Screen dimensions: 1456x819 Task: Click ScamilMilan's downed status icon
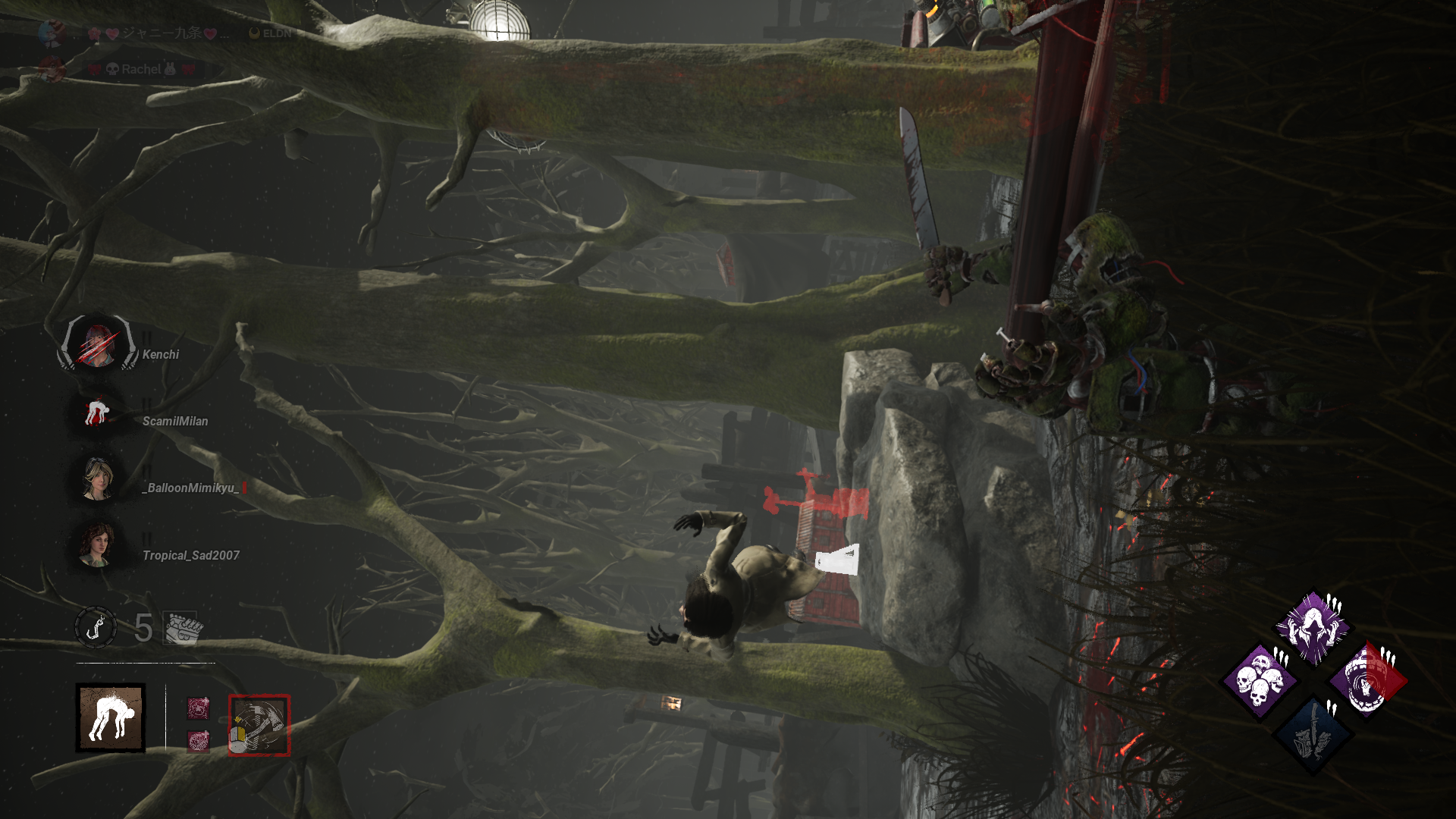[x=96, y=413]
